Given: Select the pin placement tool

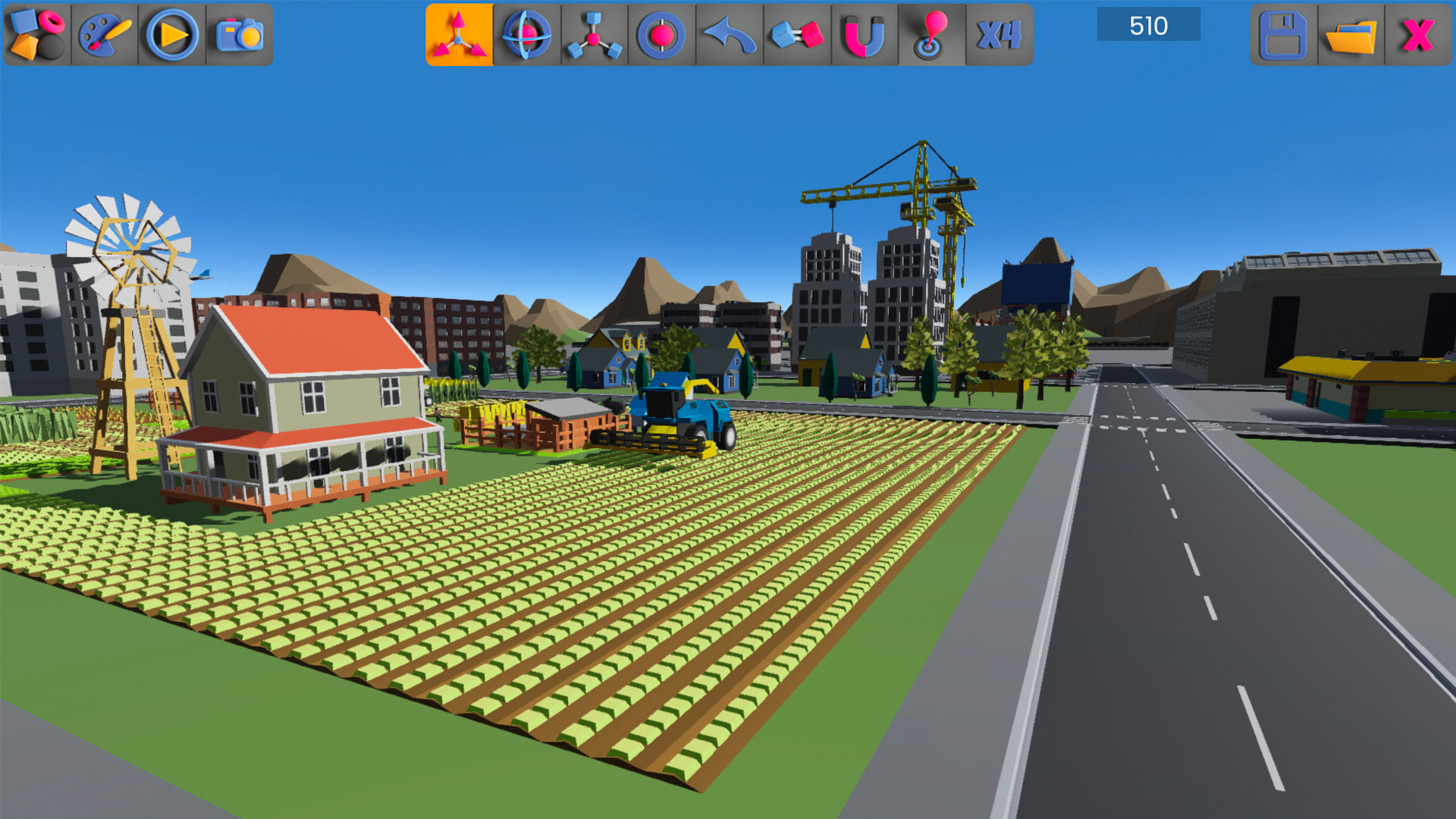Looking at the screenshot, I should point(931,33).
